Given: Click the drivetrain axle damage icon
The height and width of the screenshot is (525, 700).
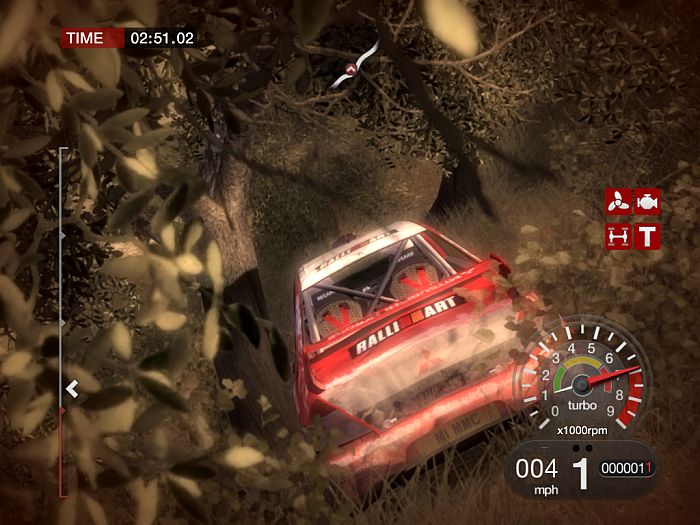Looking at the screenshot, I should tap(617, 236).
